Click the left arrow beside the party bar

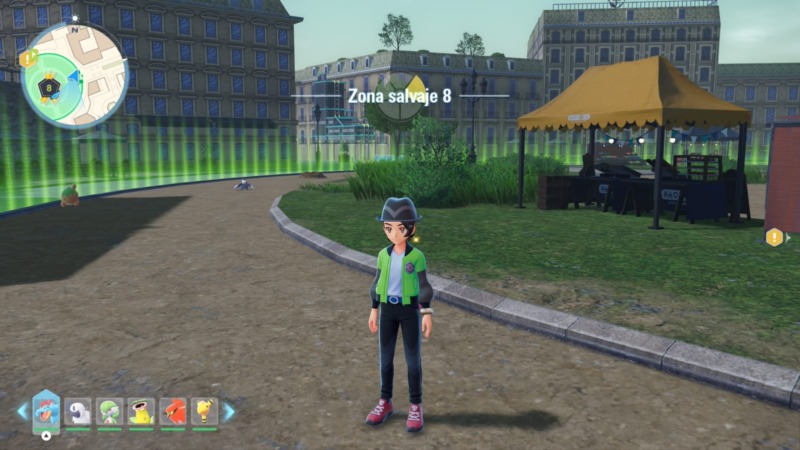pos(22,411)
